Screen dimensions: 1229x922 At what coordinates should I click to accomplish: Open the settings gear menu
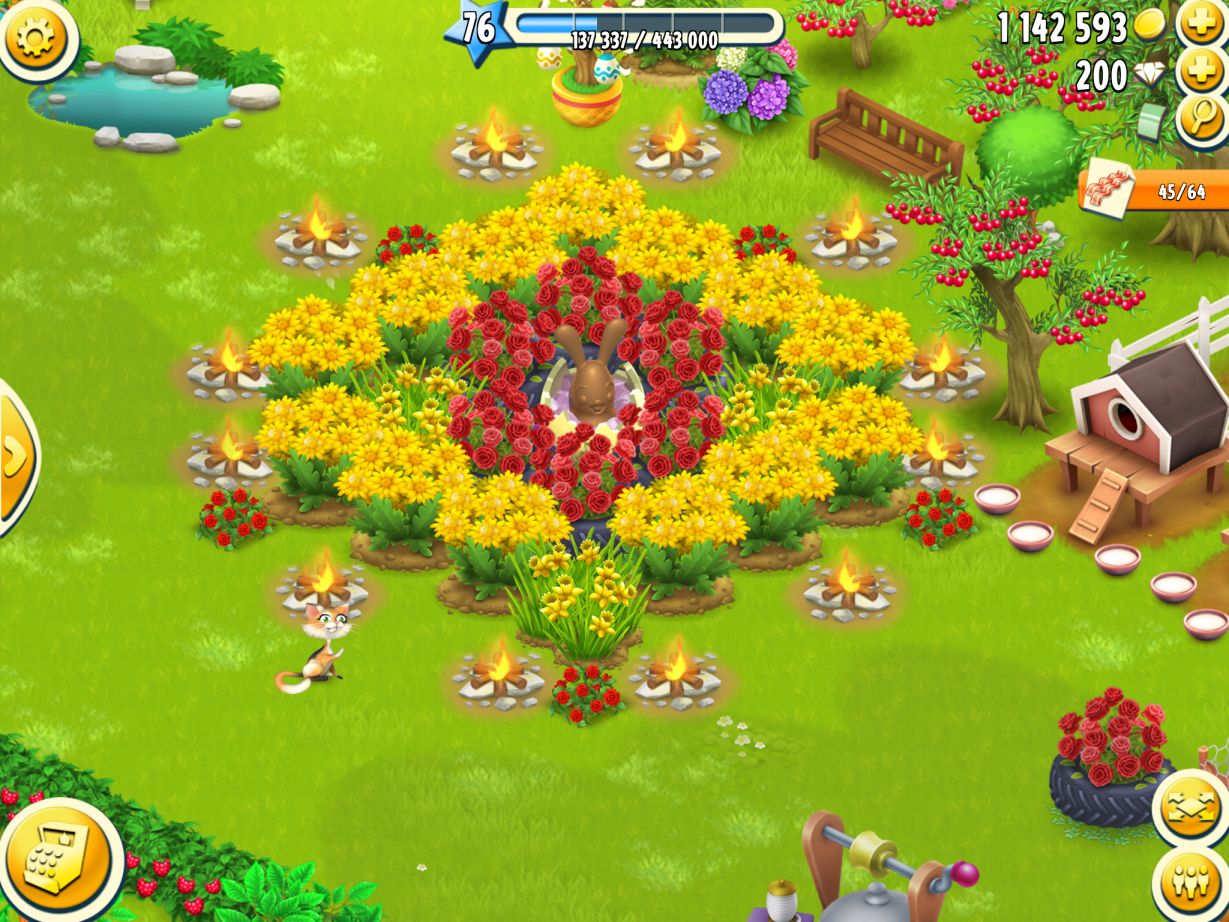[x=38, y=36]
